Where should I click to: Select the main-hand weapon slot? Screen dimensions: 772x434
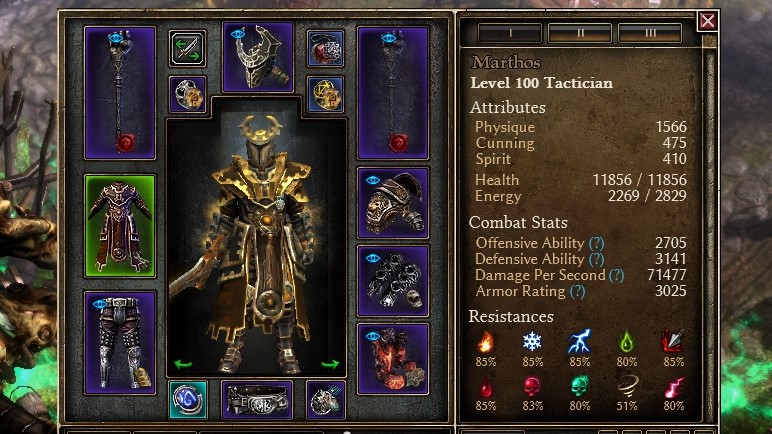pos(120,93)
